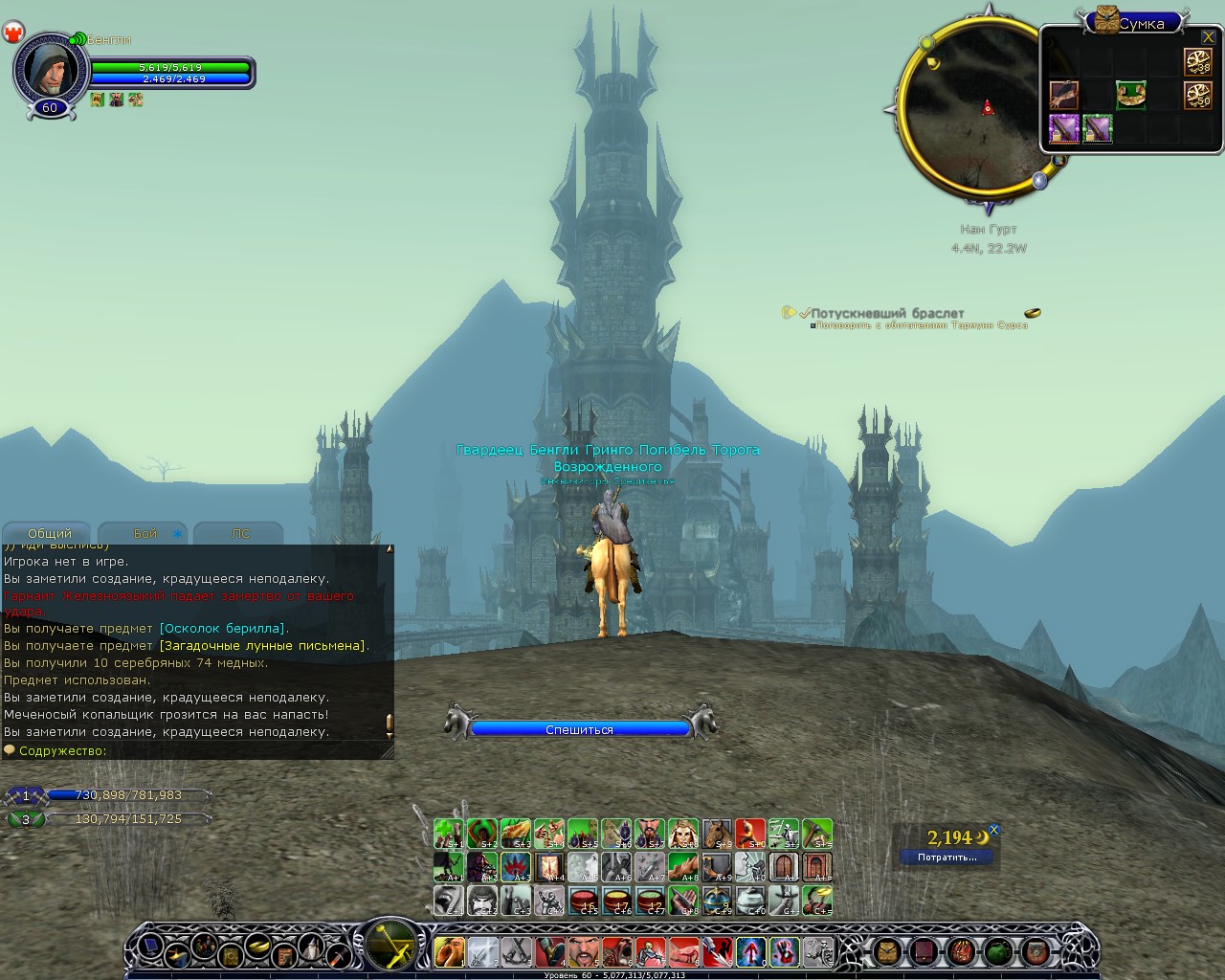Close the Сумка bag window
The height and width of the screenshot is (980, 1225).
[1208, 37]
